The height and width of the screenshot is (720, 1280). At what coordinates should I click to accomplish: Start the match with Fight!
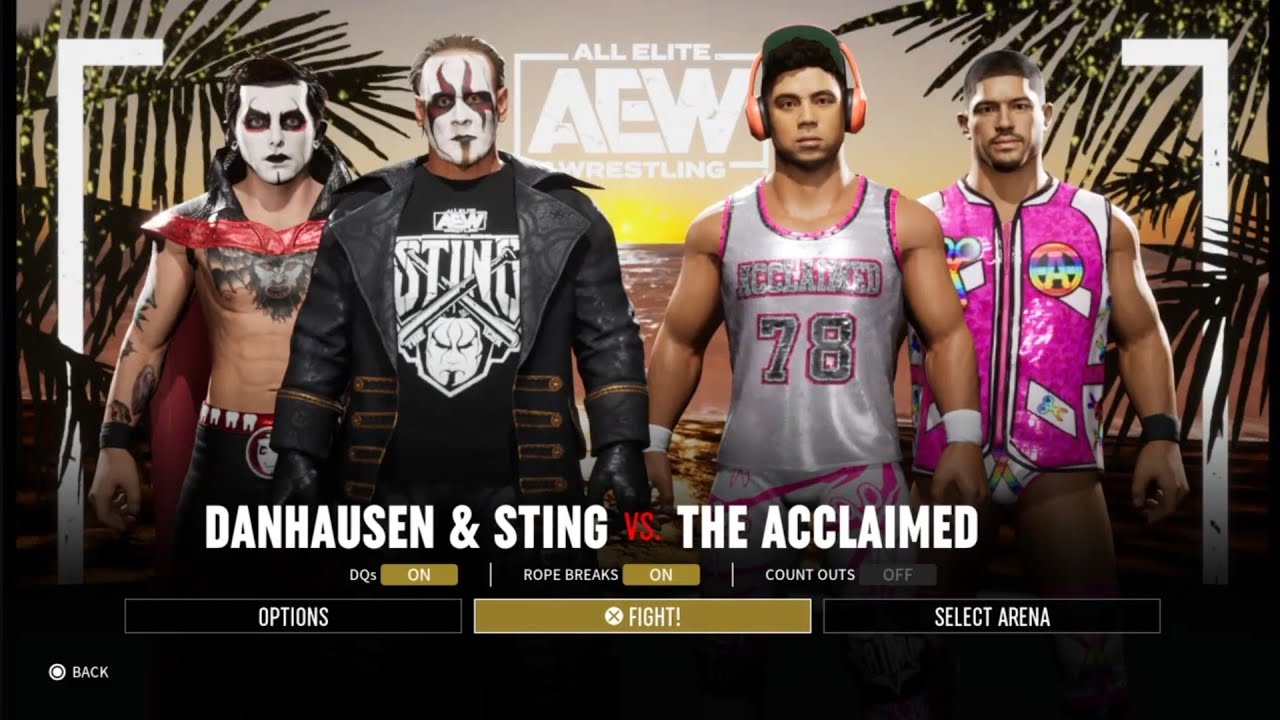[642, 616]
